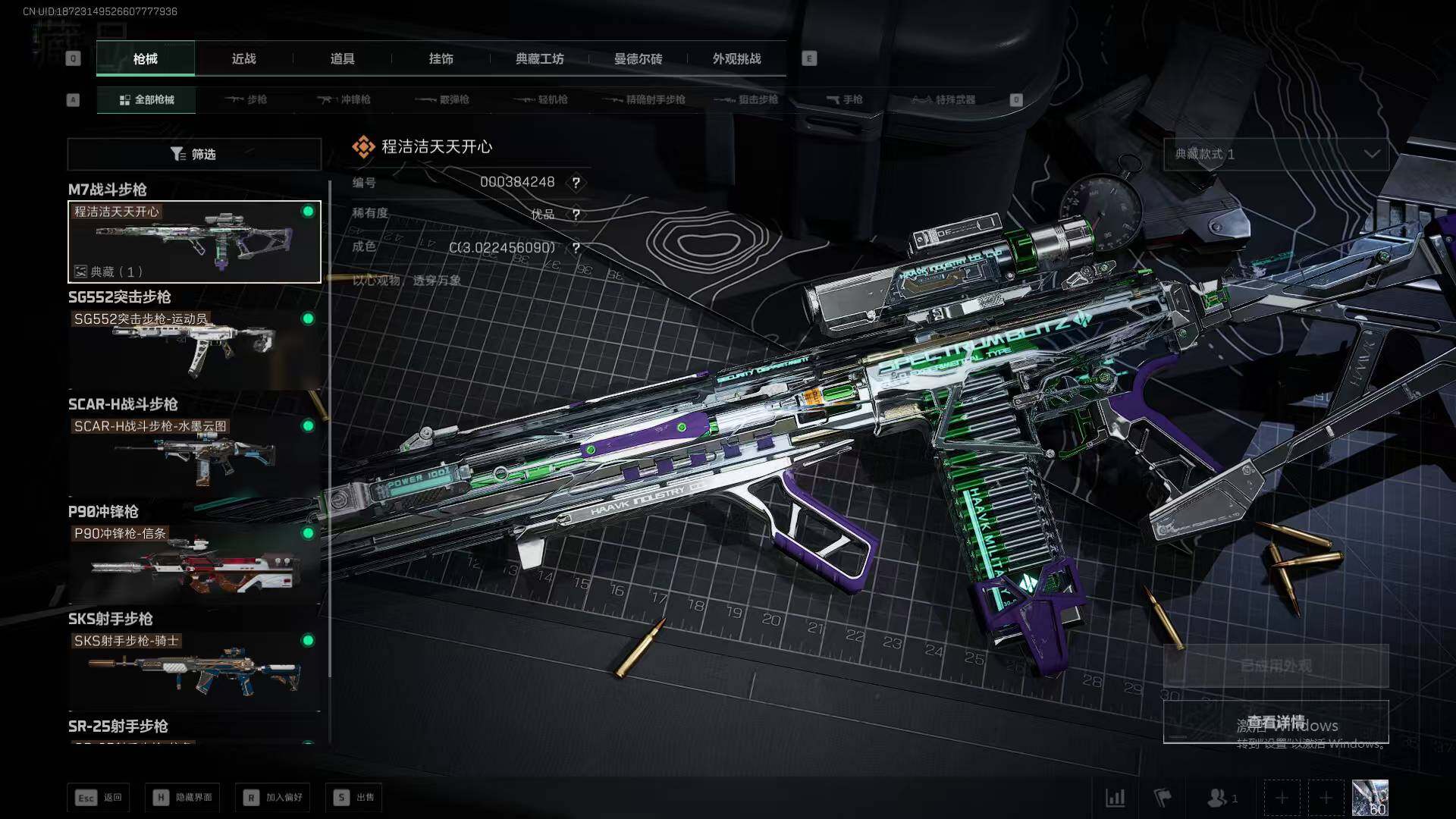Open the 筛选 filter button

click(x=194, y=154)
